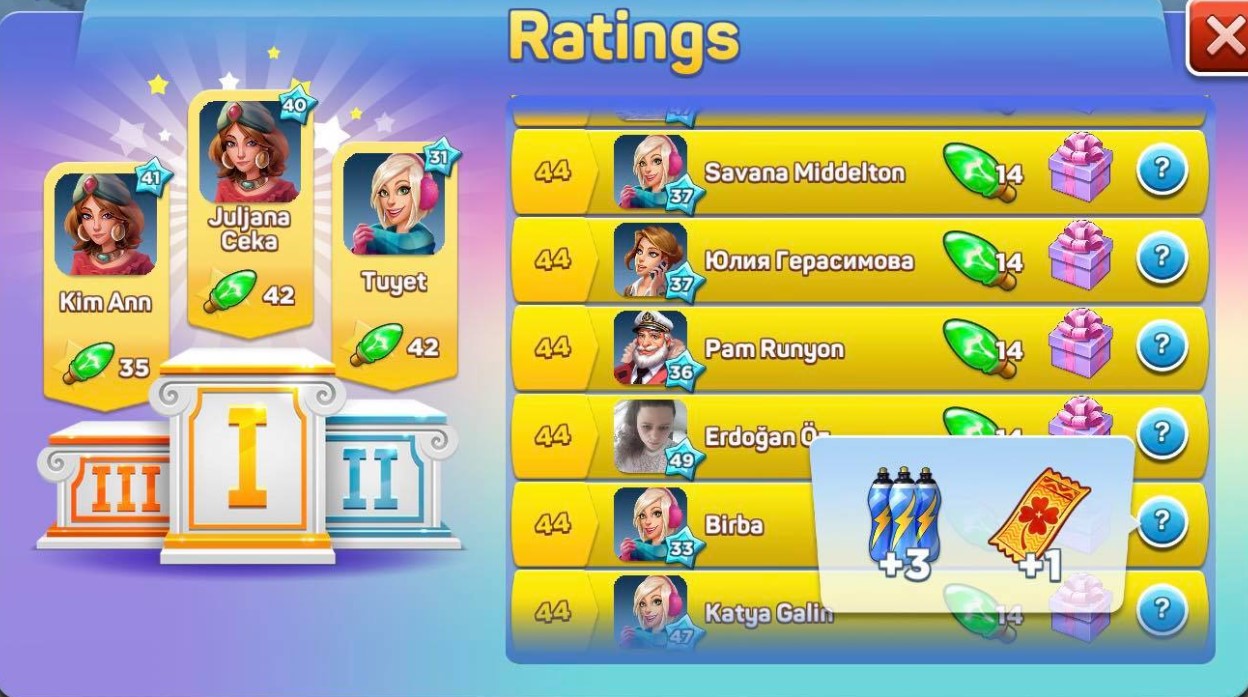Screen dimensions: 1248x697
Task: Open Pam Runyon's captain avatar
Action: pyautogui.click(x=650, y=347)
